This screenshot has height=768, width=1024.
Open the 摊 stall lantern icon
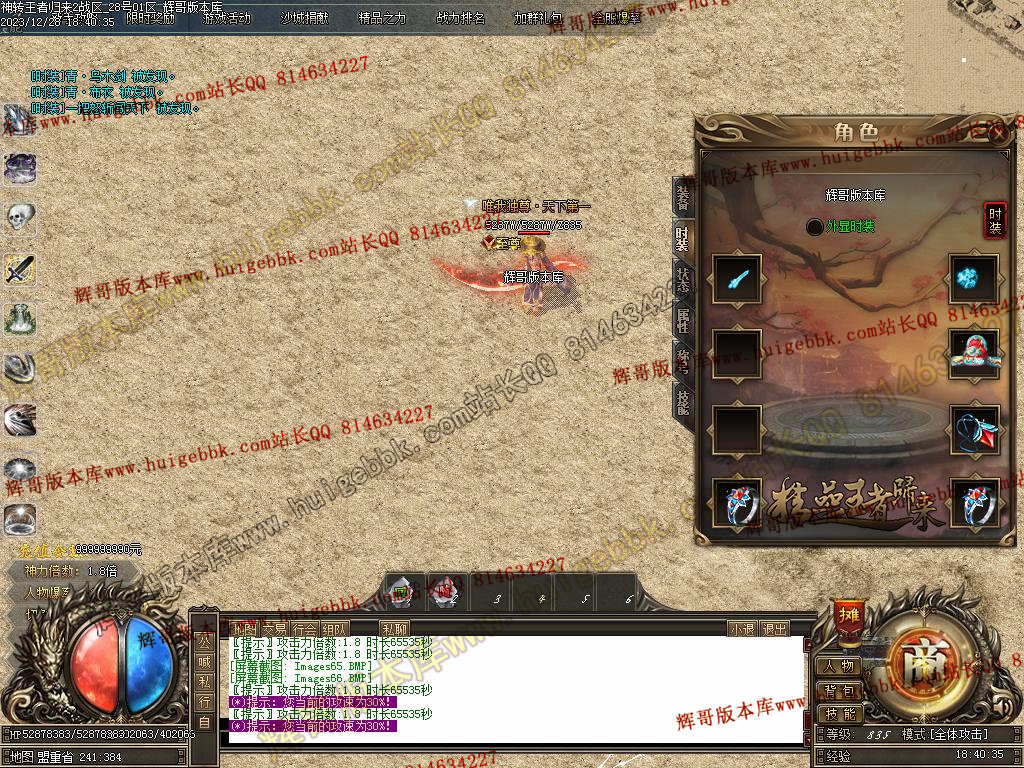[x=849, y=613]
